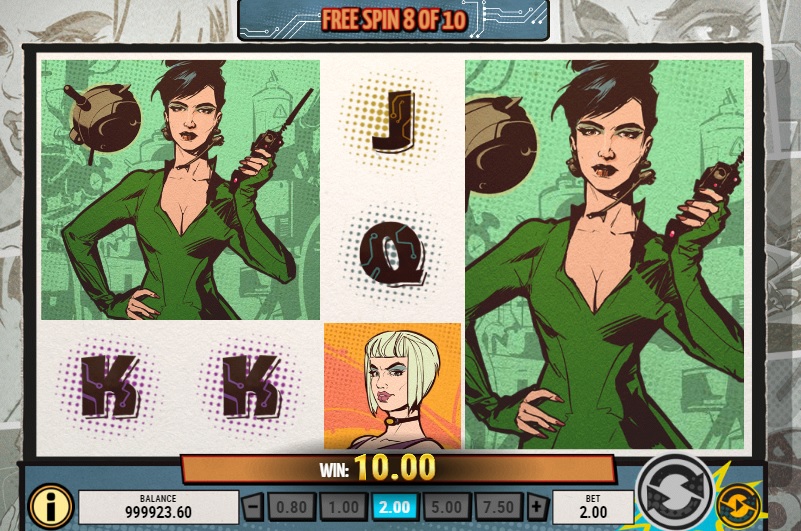Image resolution: width=801 pixels, height=531 pixels.
Task: Select the highlighted 2.00 bet value
Action: pyautogui.click(x=394, y=505)
